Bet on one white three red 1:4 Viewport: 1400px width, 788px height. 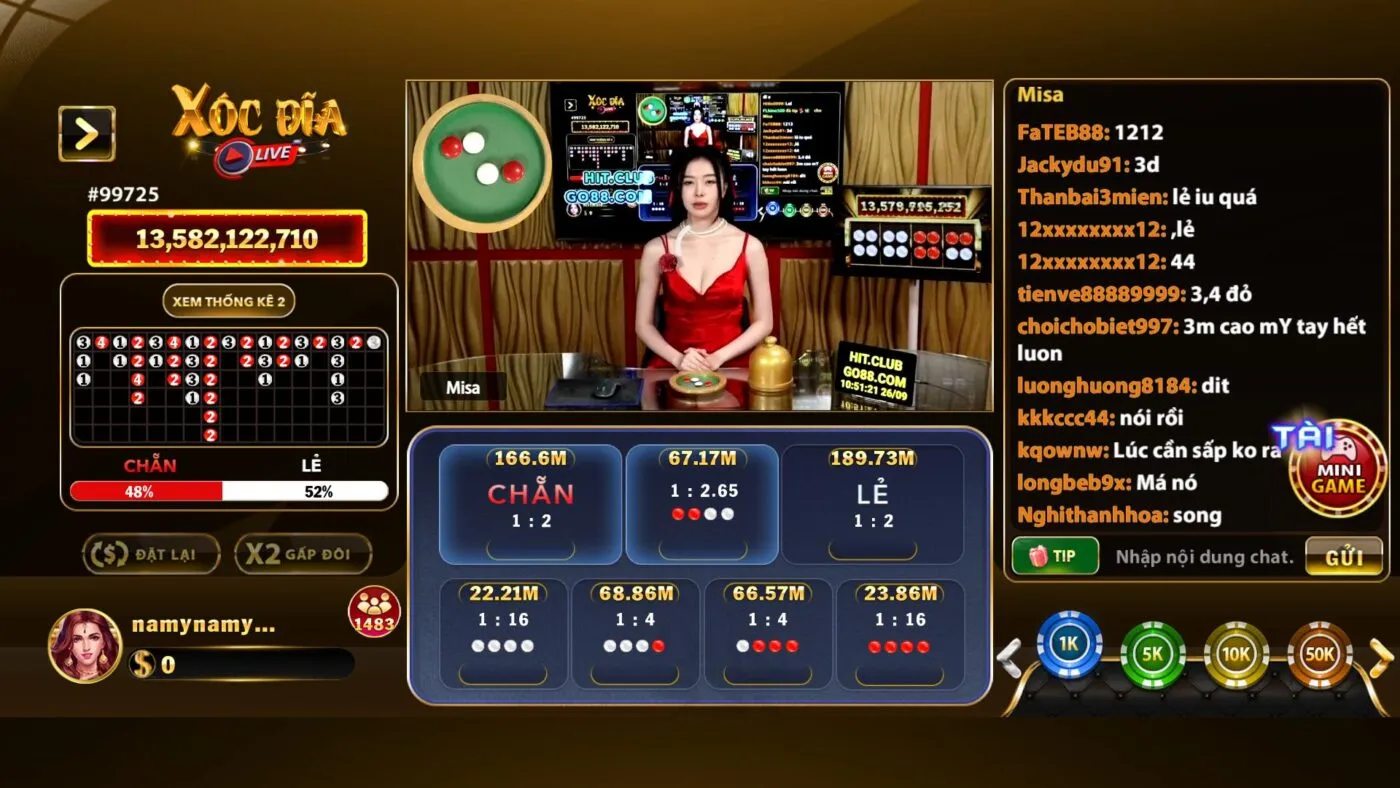tap(767, 635)
